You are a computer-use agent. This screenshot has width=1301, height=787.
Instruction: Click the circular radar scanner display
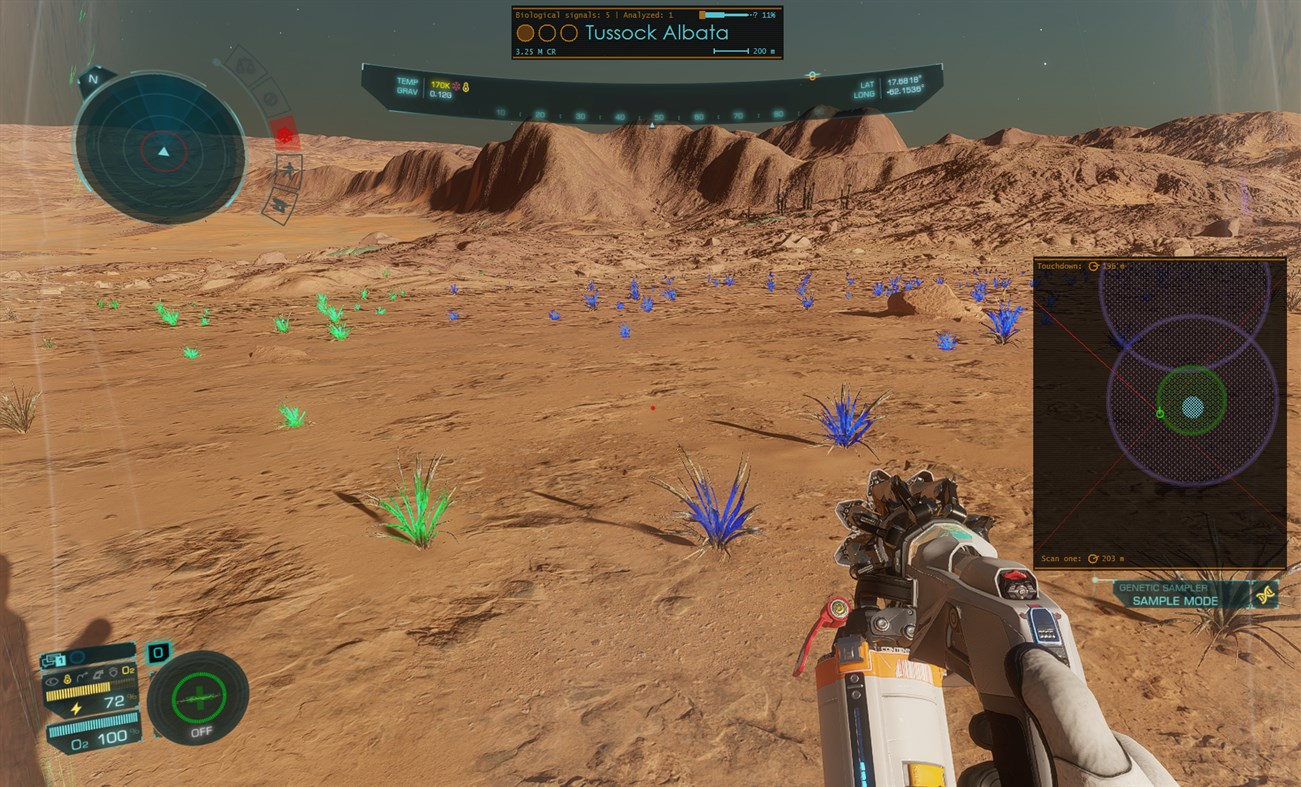pyautogui.click(x=160, y=152)
